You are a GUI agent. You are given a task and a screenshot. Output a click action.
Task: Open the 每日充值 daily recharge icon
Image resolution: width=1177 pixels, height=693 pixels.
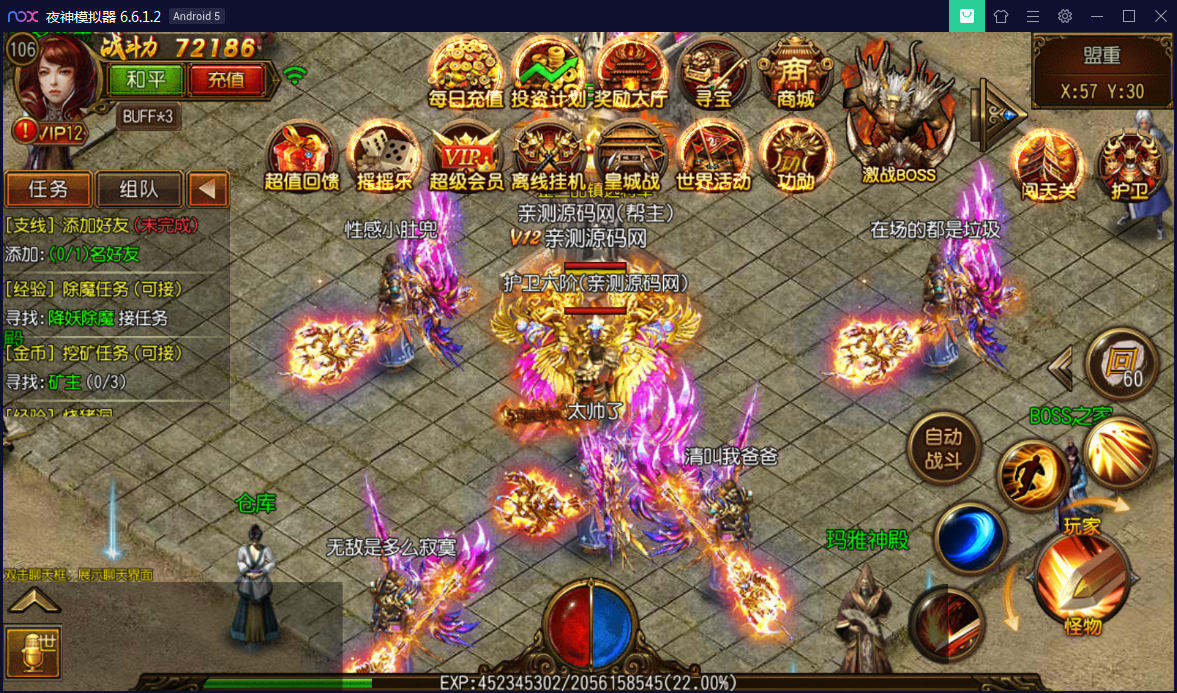tap(465, 72)
